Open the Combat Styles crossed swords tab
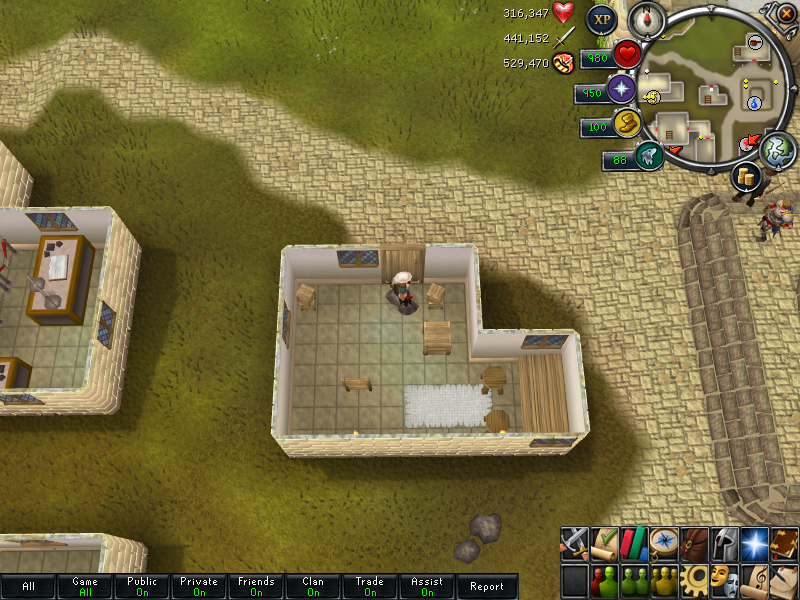This screenshot has height=600, width=800. pyautogui.click(x=574, y=543)
